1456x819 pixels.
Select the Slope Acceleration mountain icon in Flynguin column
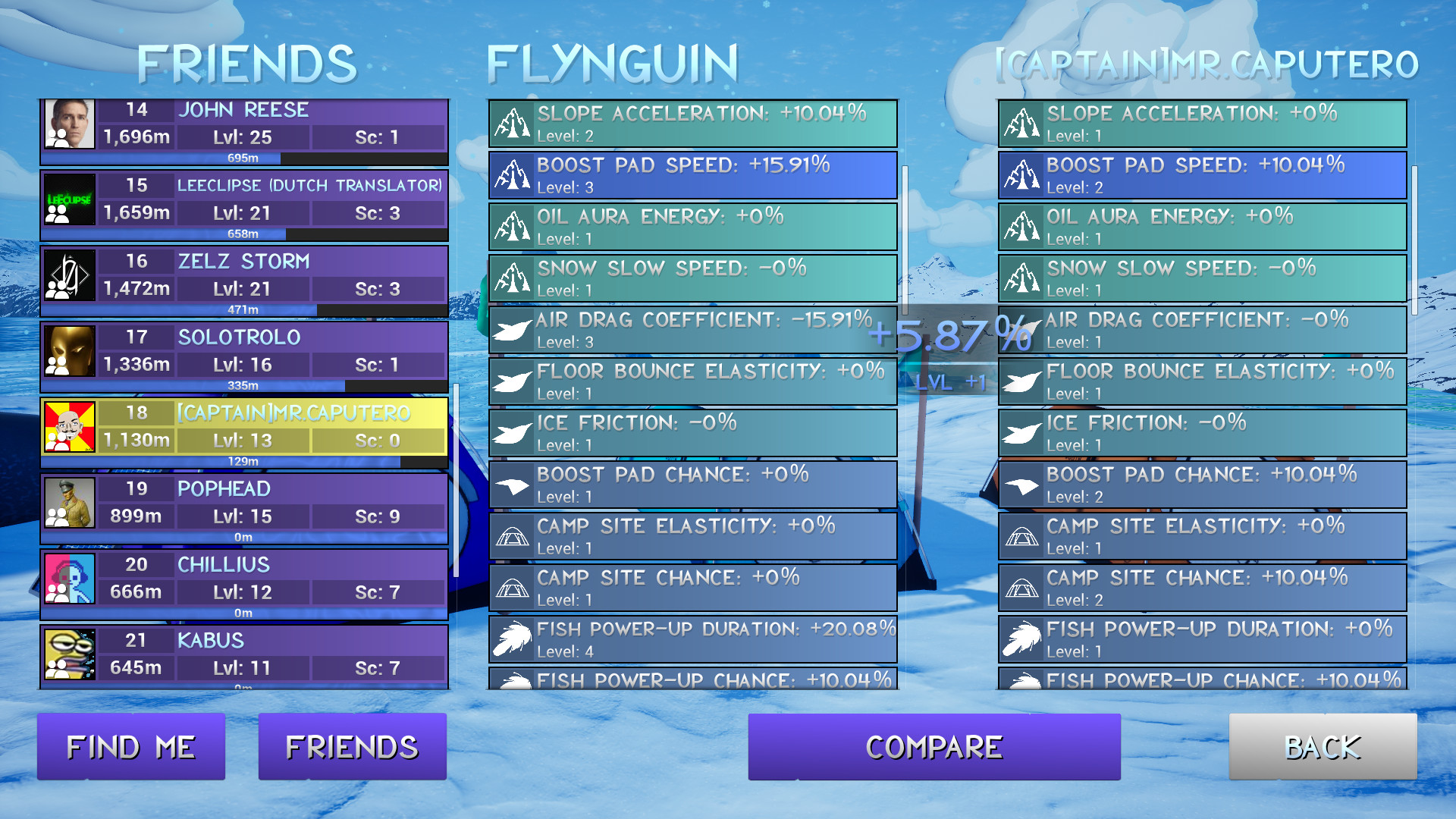coord(514,123)
